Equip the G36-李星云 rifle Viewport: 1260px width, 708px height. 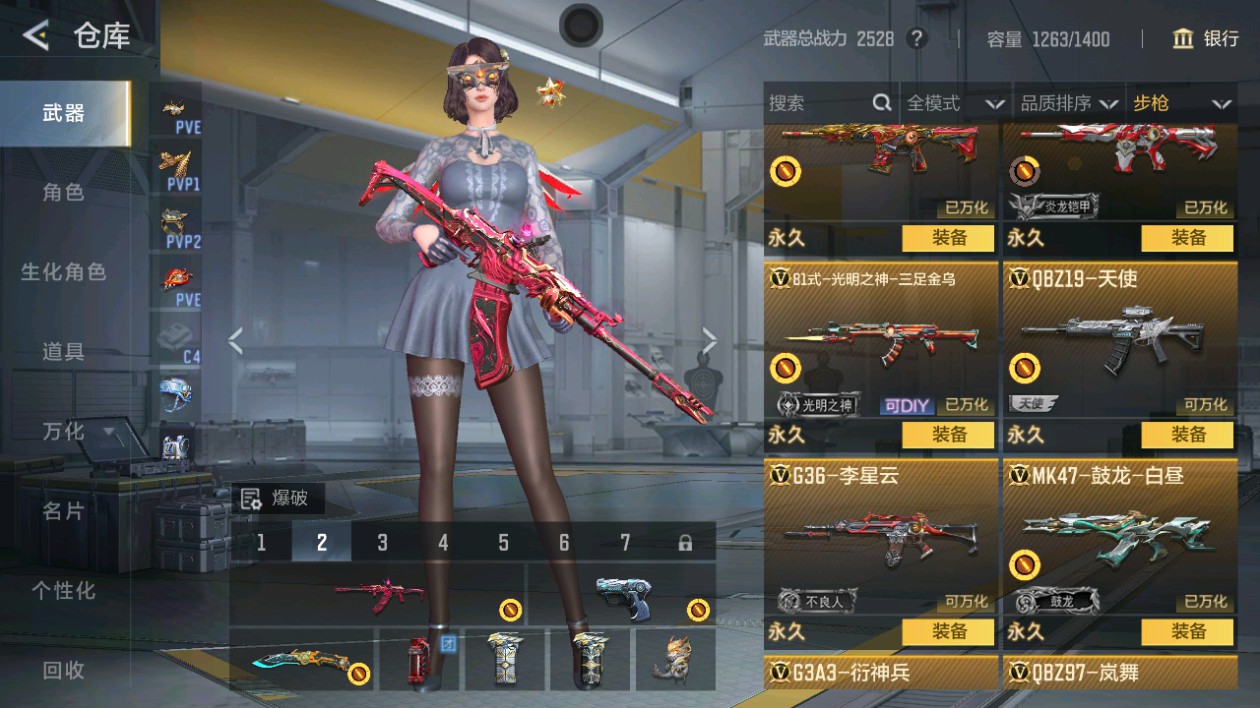coord(948,632)
